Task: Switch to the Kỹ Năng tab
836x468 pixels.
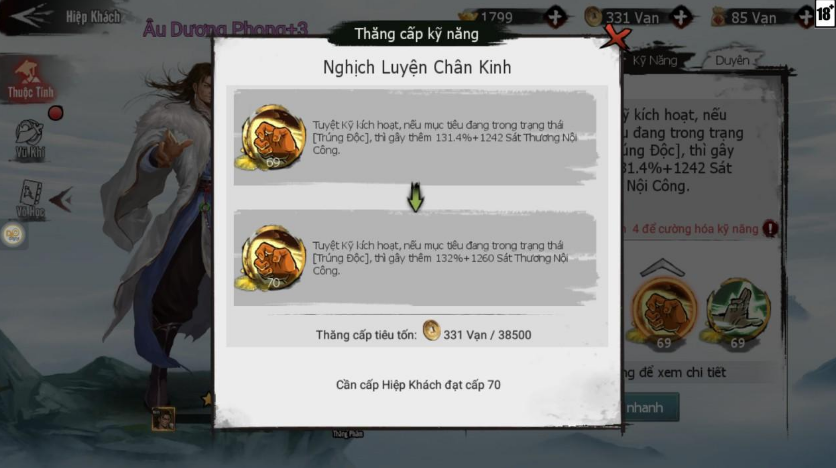Action: click(x=654, y=61)
